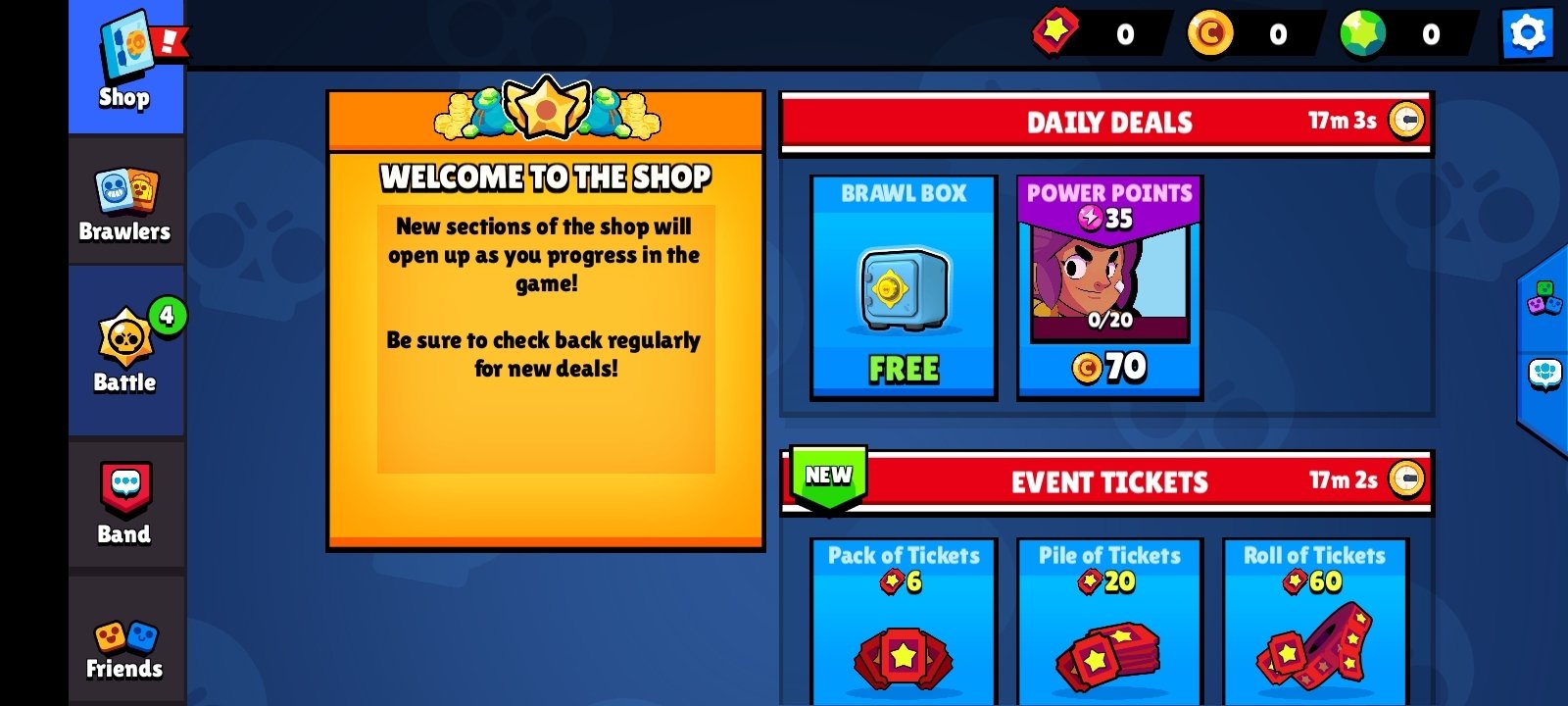This screenshot has width=1568, height=706.
Task: Switch to the Shop tab
Action: coord(125,59)
